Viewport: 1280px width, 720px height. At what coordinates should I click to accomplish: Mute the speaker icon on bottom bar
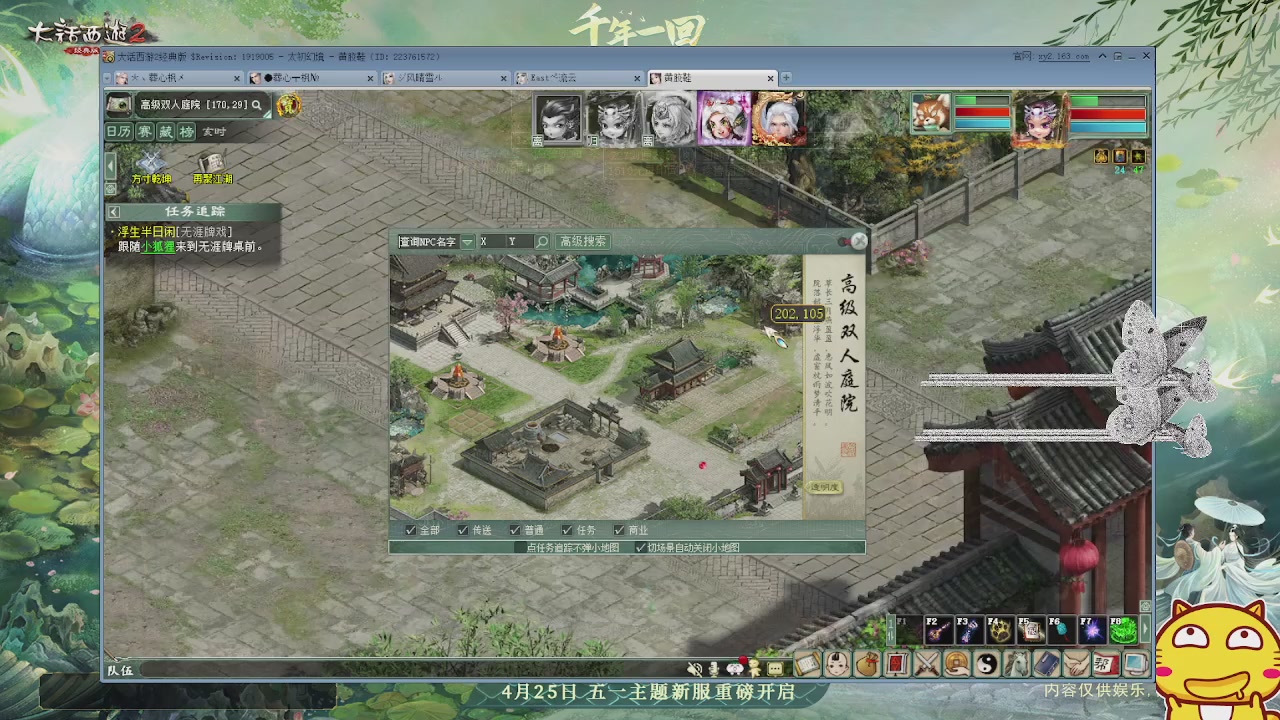[x=696, y=667]
